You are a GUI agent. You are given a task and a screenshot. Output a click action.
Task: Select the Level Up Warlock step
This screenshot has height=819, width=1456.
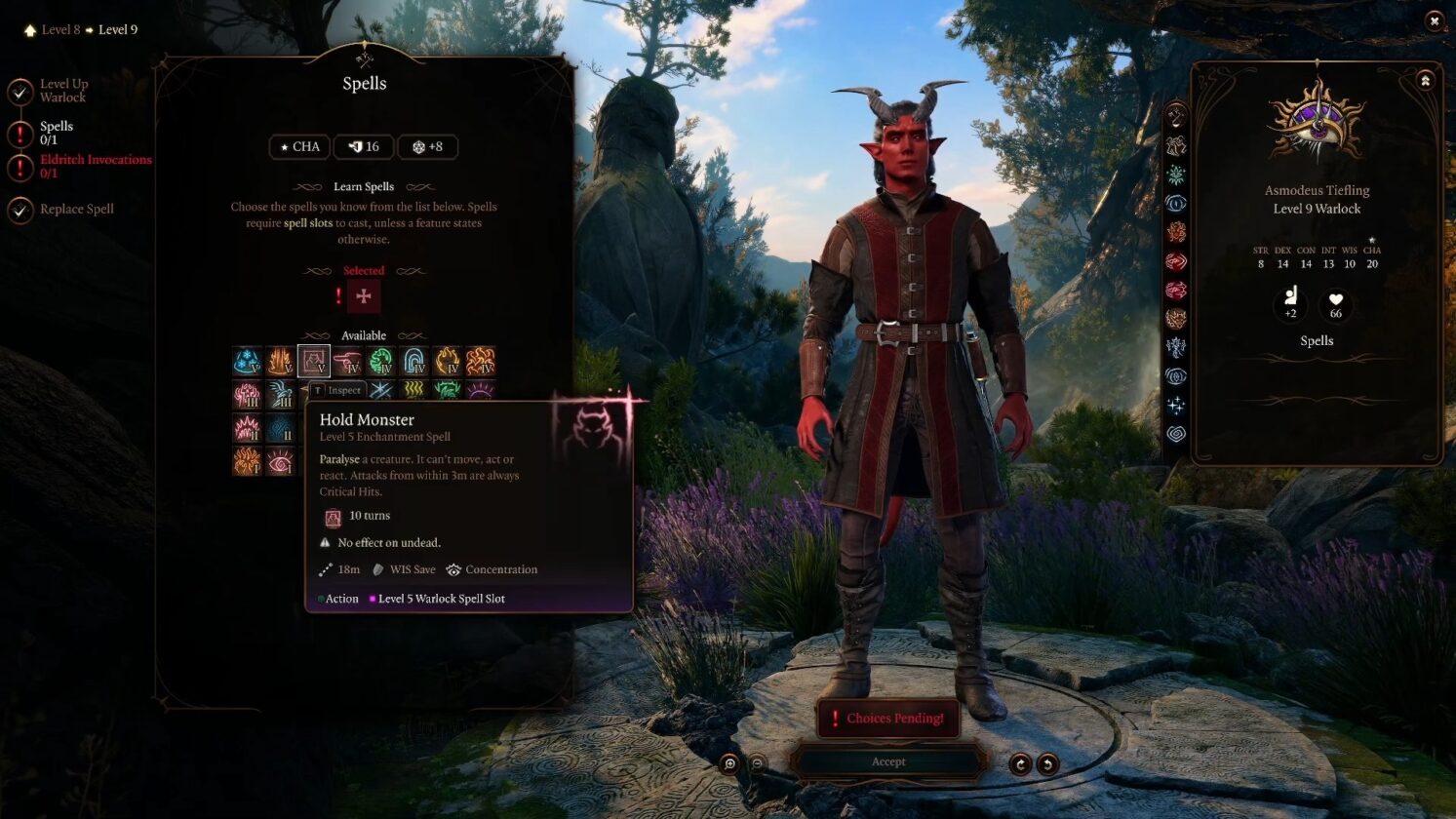point(63,91)
